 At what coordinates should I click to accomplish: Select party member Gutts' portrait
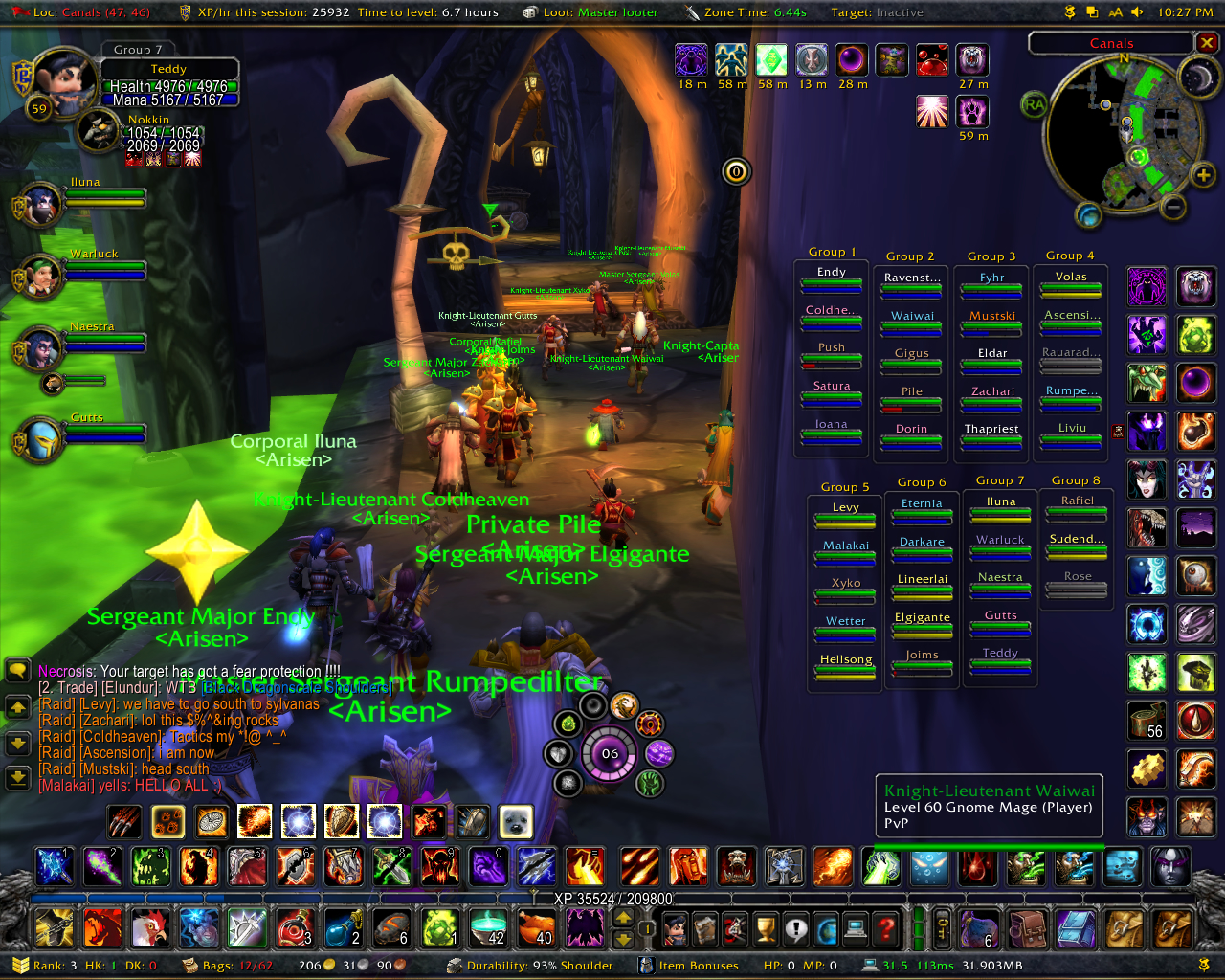click(x=40, y=441)
